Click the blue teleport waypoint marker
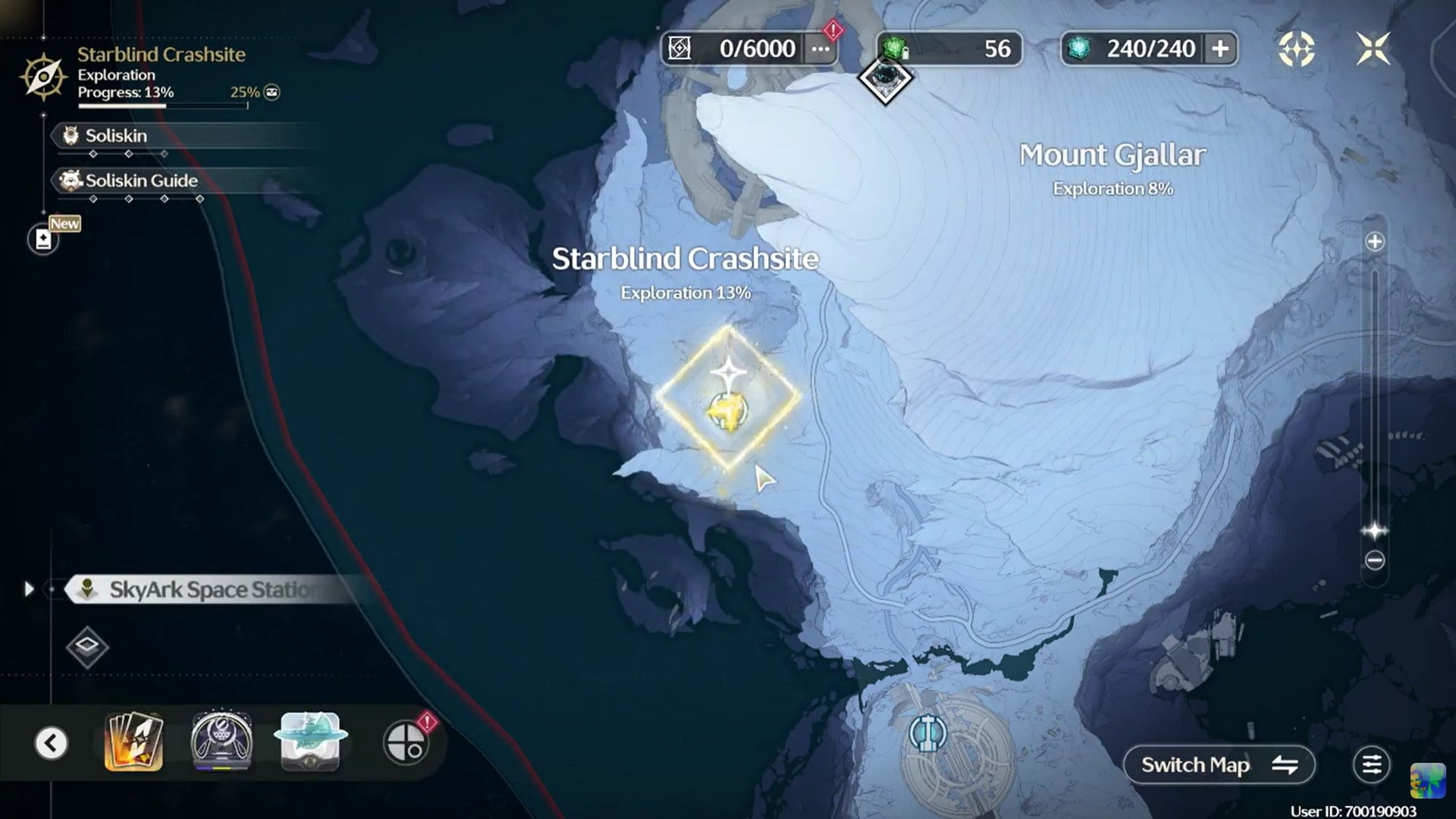 pyautogui.click(x=927, y=733)
